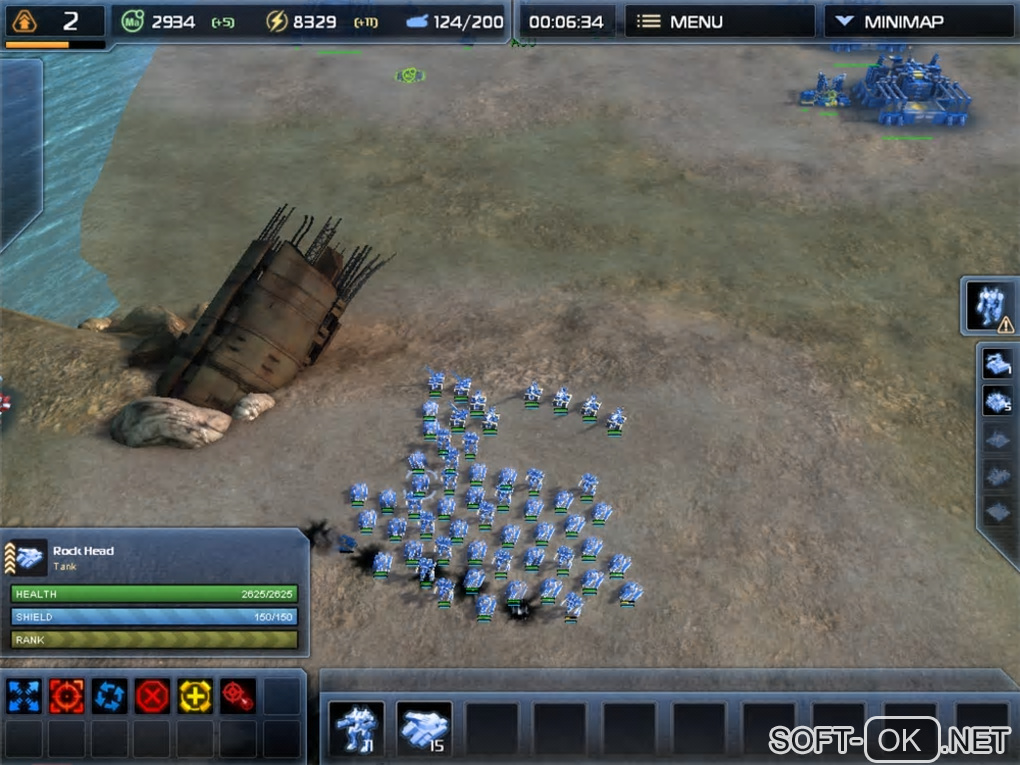Select the tank group of 15 units

coord(424,728)
